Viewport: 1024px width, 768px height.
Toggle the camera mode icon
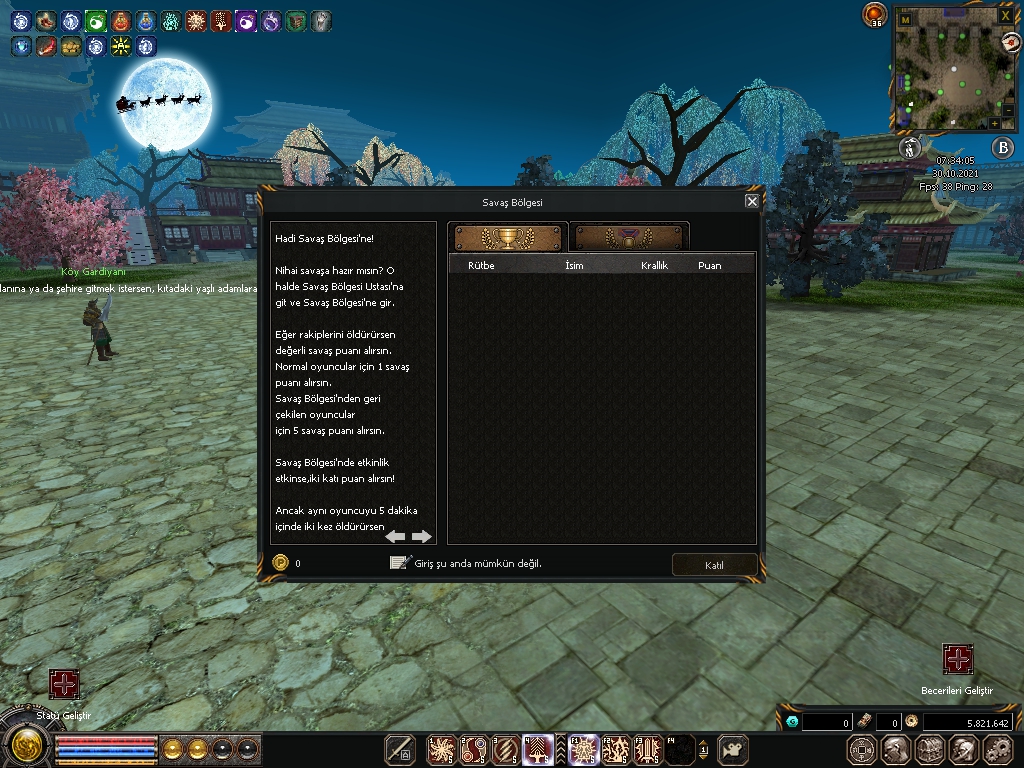734,749
